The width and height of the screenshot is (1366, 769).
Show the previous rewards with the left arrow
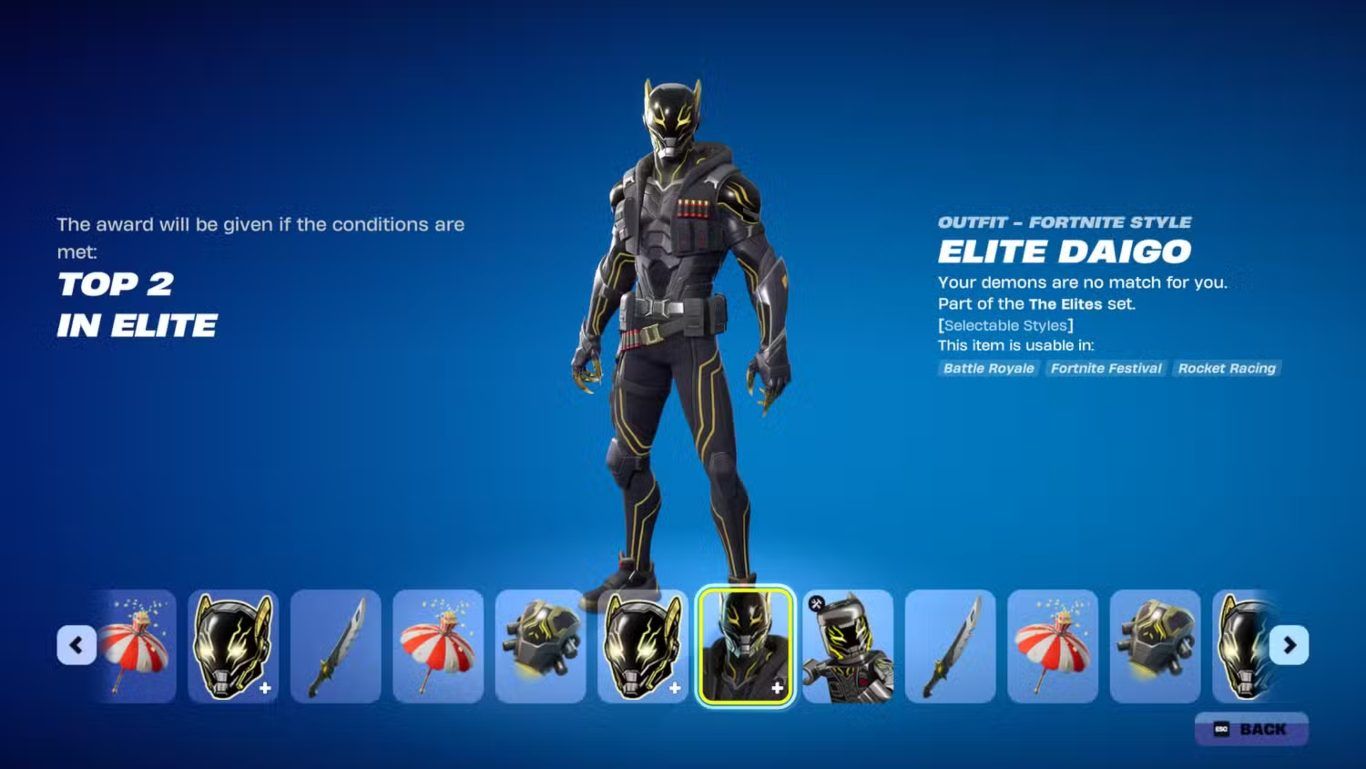pos(77,645)
